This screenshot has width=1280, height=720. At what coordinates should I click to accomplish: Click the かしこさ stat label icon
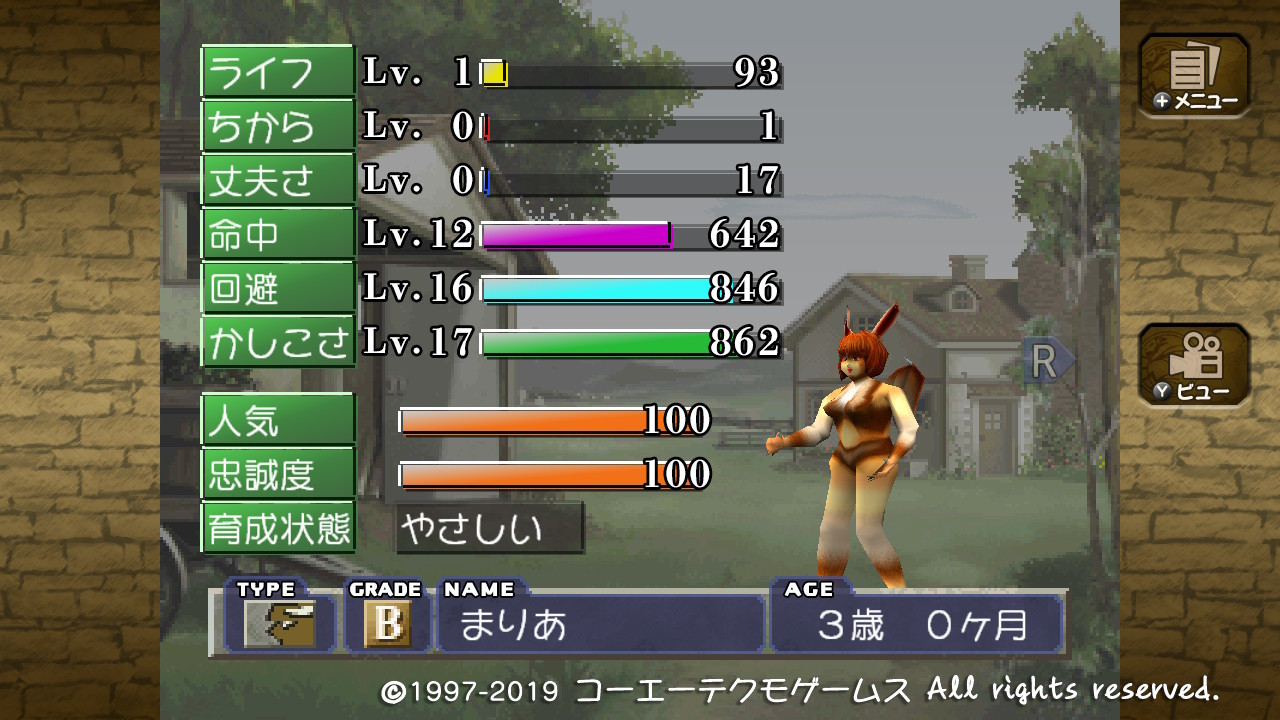[278, 341]
